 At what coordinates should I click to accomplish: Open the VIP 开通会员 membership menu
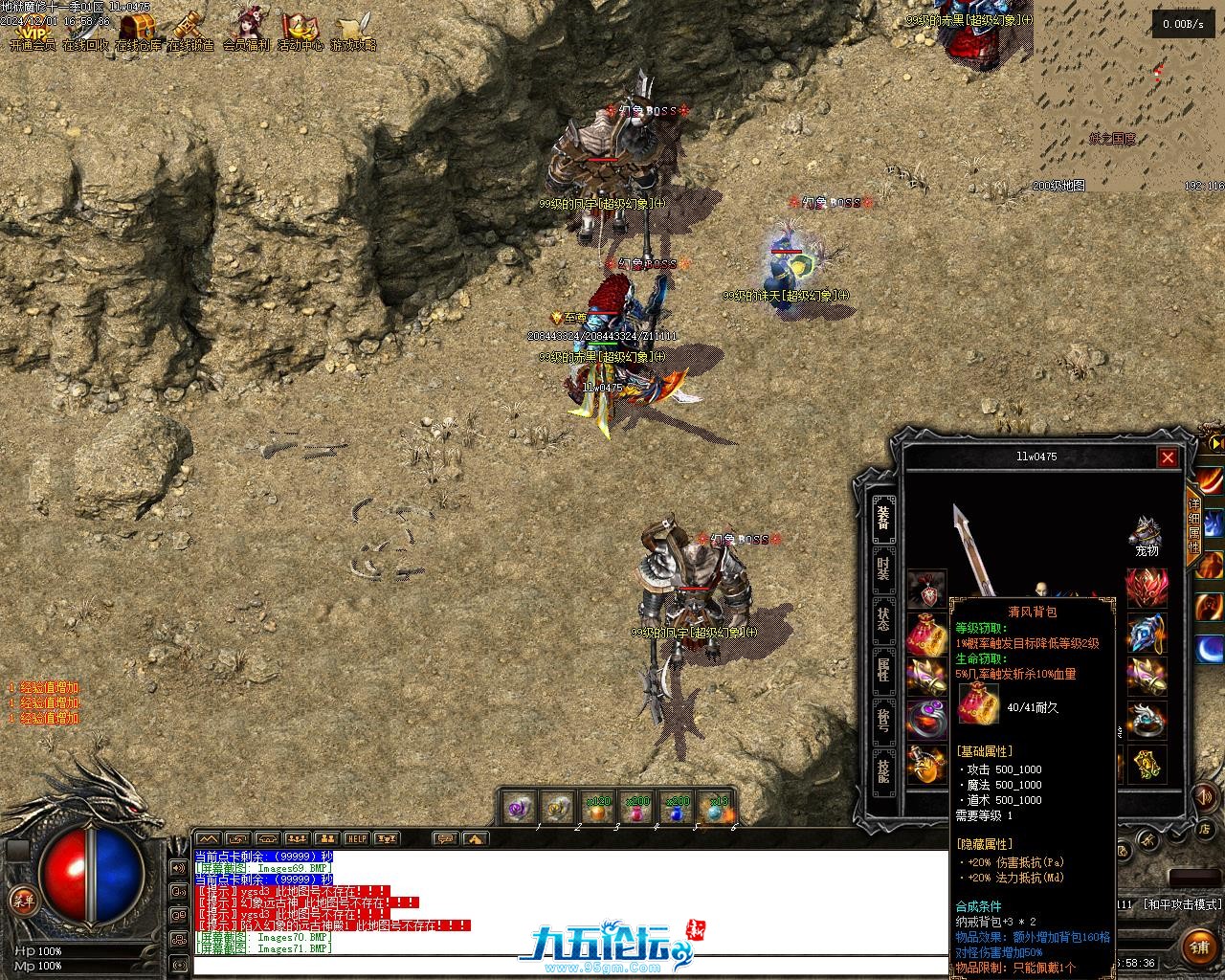coord(32,32)
